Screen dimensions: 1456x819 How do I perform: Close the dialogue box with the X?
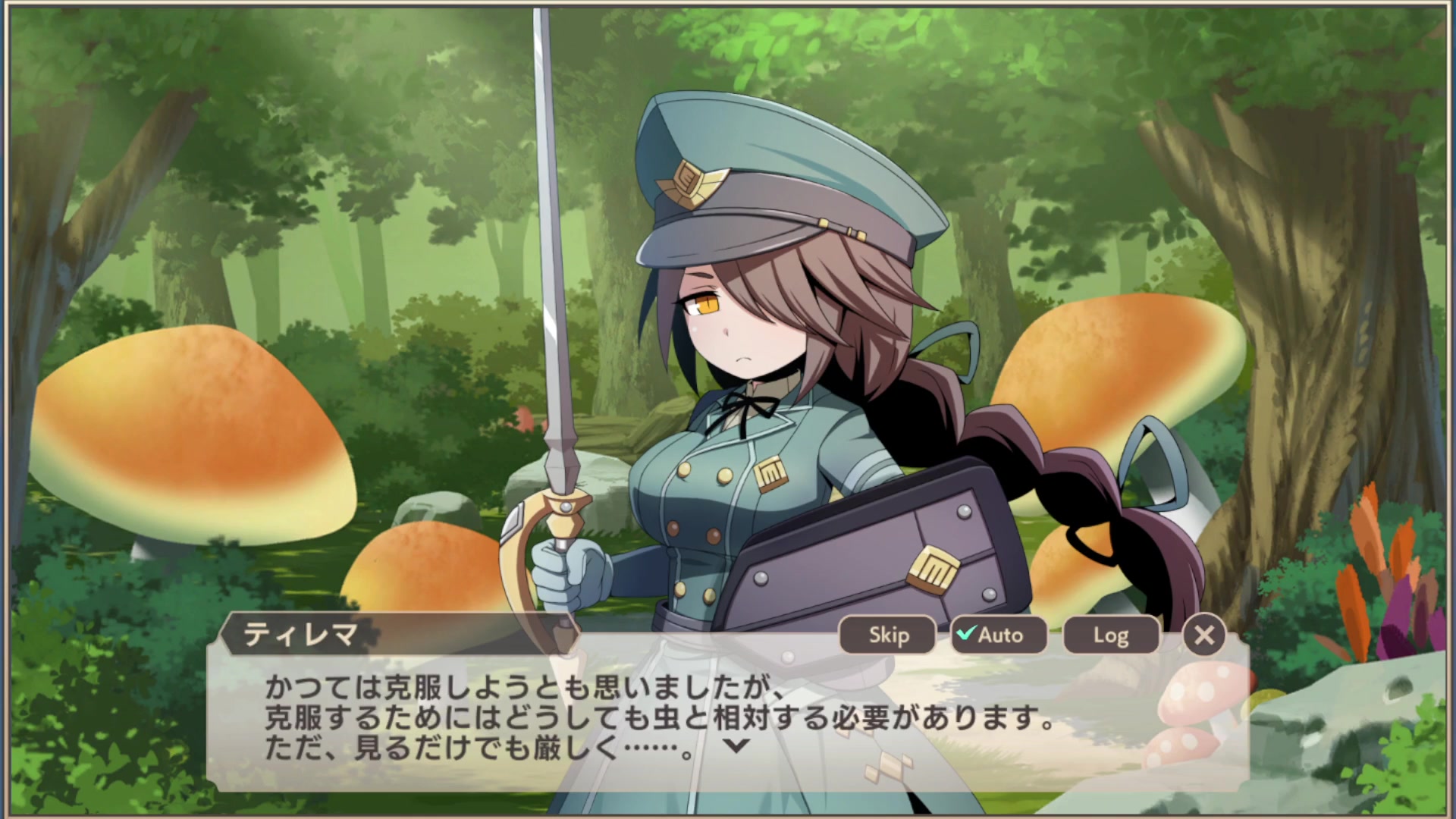(x=1203, y=635)
